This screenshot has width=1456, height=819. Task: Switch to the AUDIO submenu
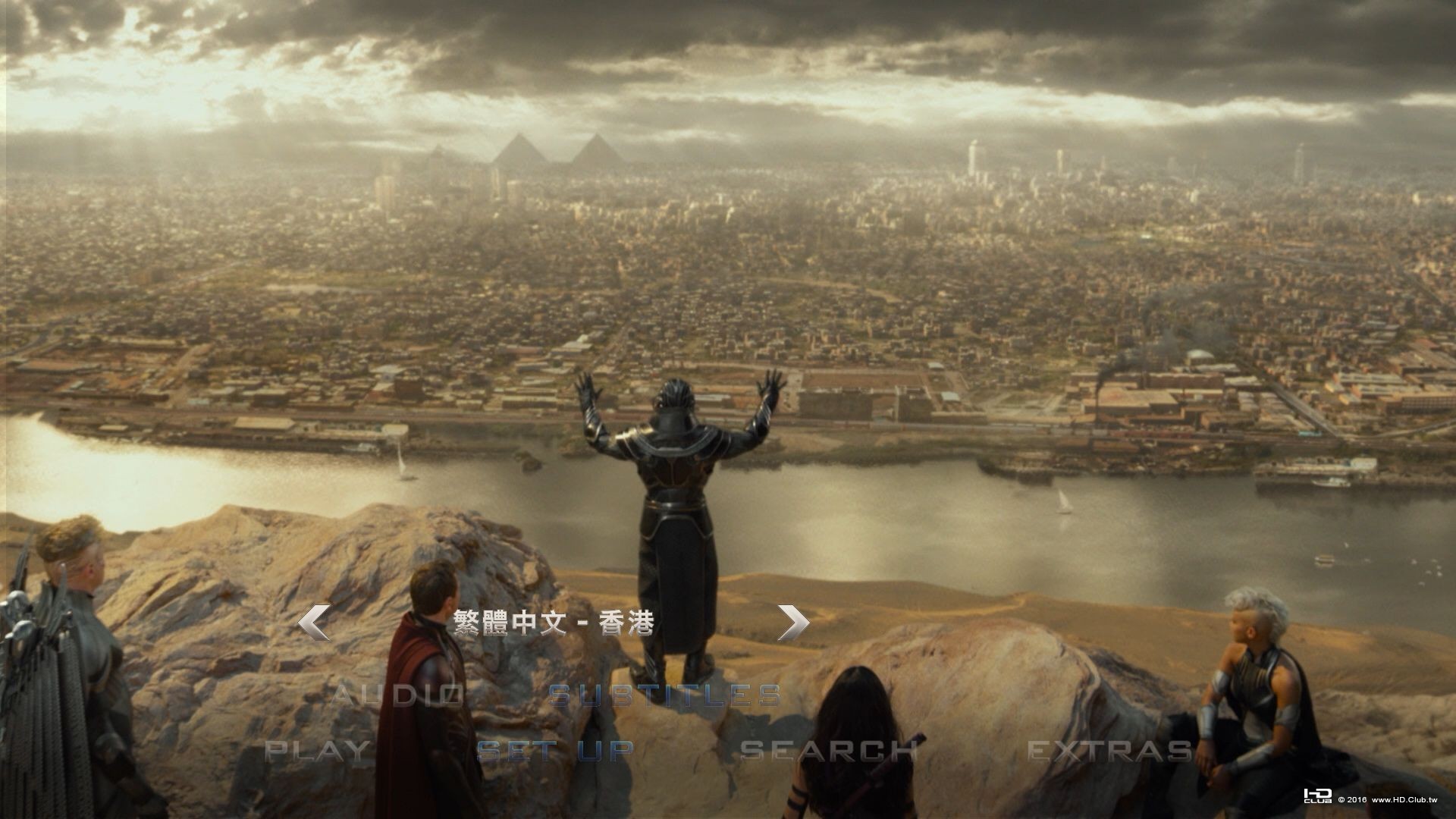tap(398, 695)
